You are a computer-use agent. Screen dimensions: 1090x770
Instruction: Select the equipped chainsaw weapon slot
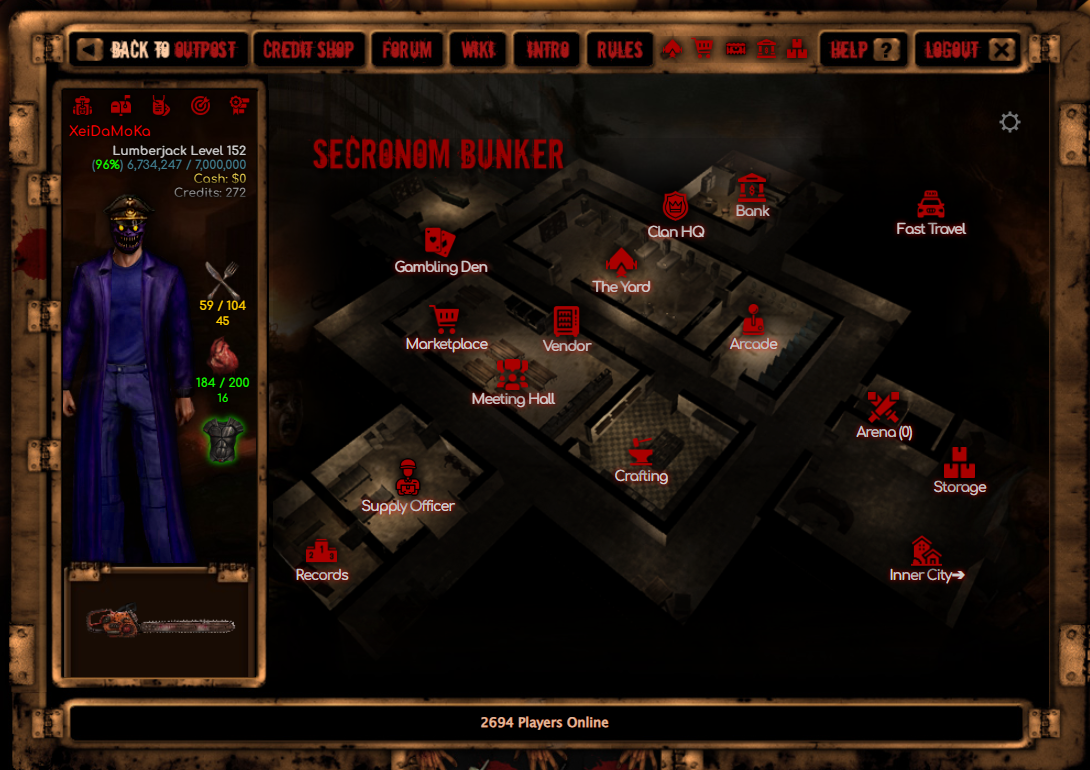click(x=162, y=623)
